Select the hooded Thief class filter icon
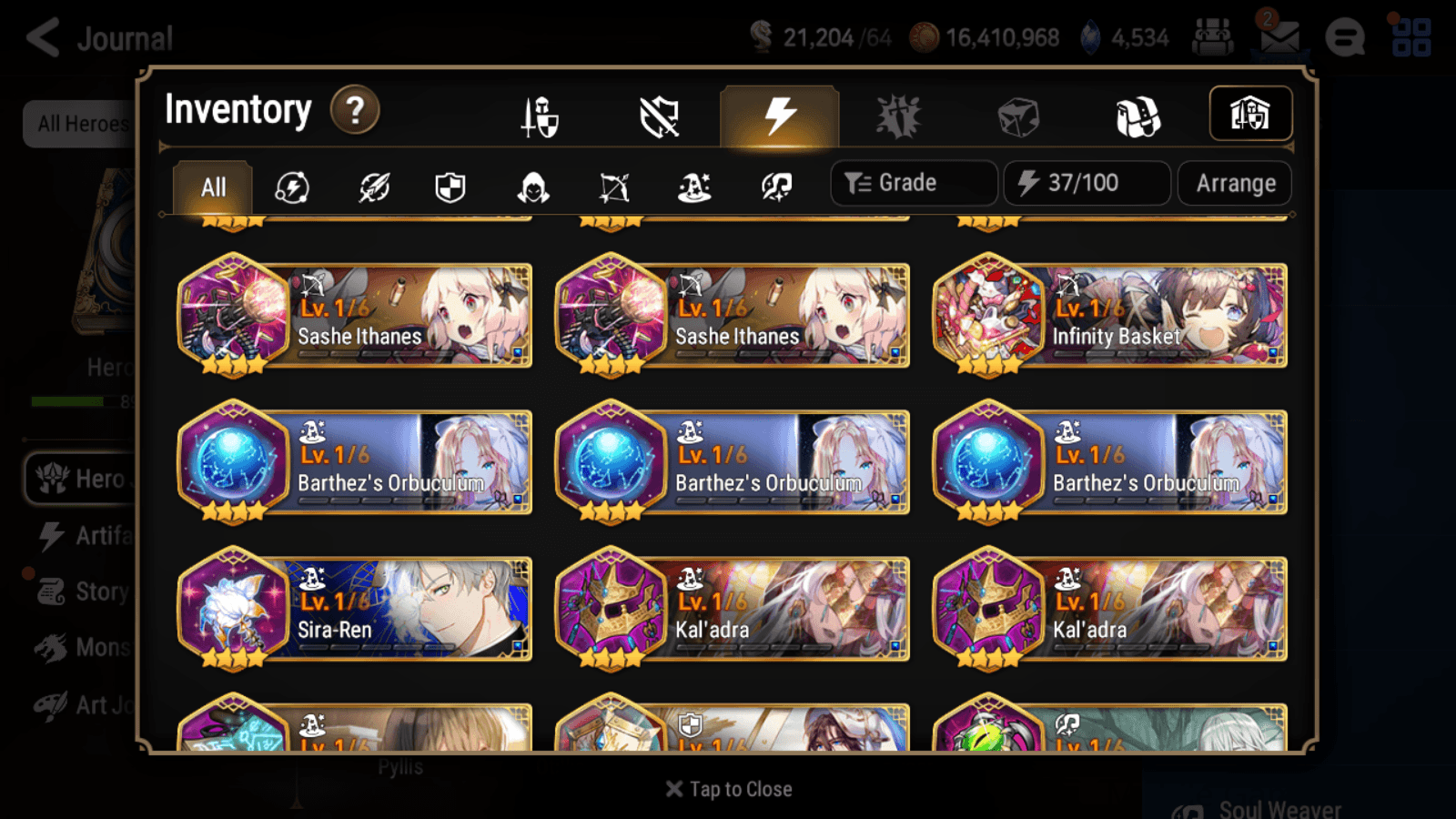Viewport: 1456px width, 819px height. pyautogui.click(x=532, y=187)
